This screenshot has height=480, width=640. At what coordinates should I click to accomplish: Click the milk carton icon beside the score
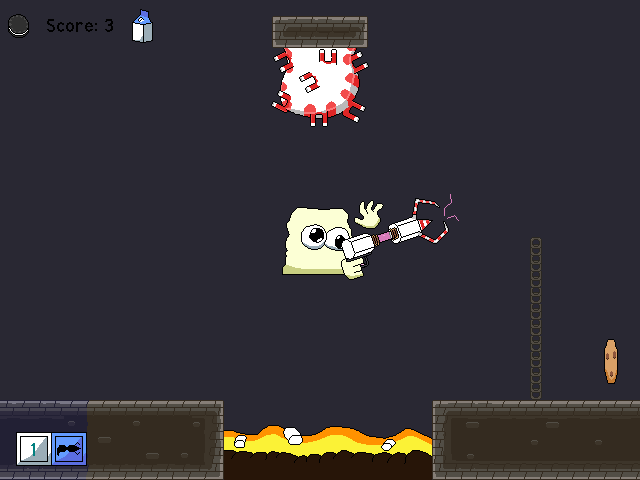pos(143,27)
